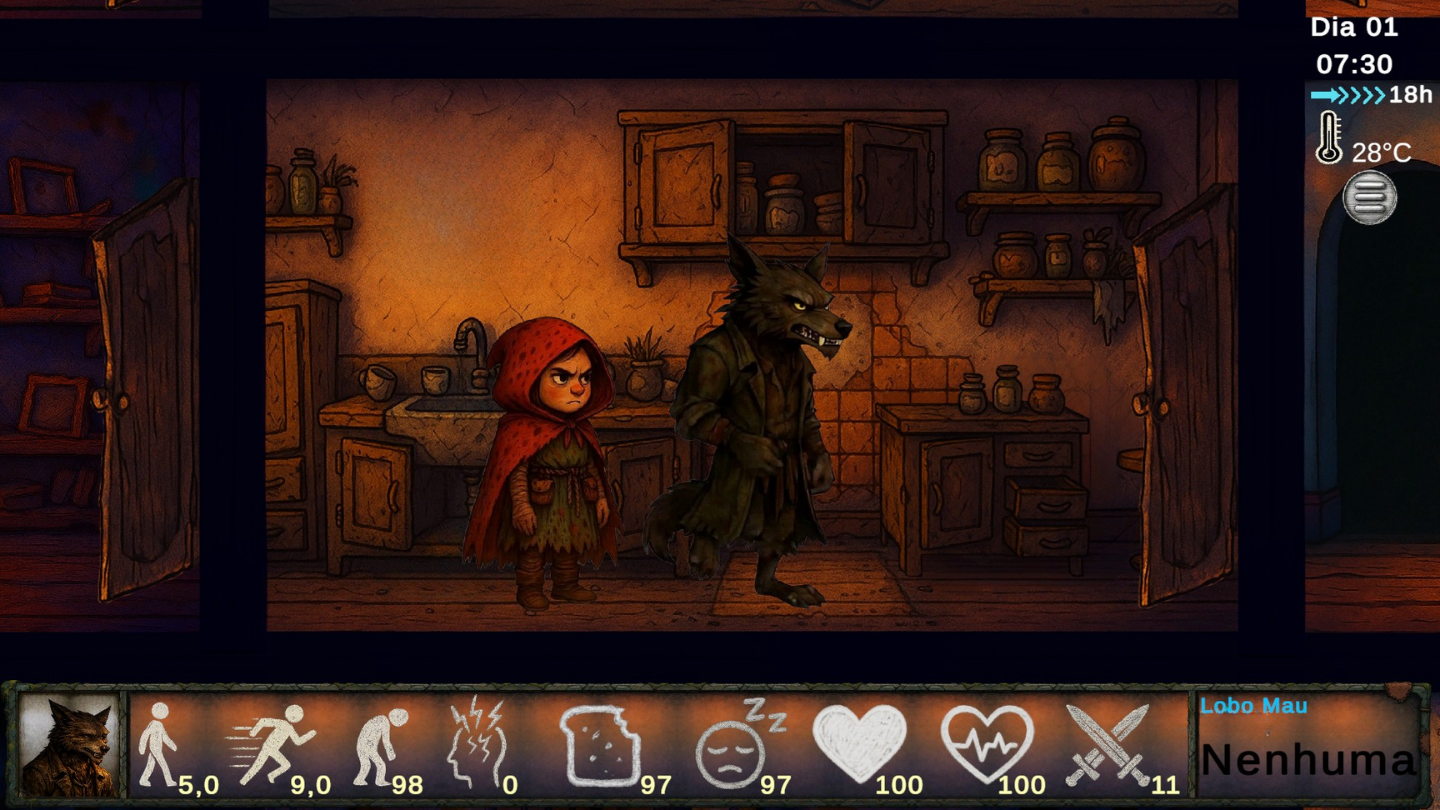Select the Lobo Mau portrait
The width and height of the screenshot is (1440, 810).
(72, 742)
